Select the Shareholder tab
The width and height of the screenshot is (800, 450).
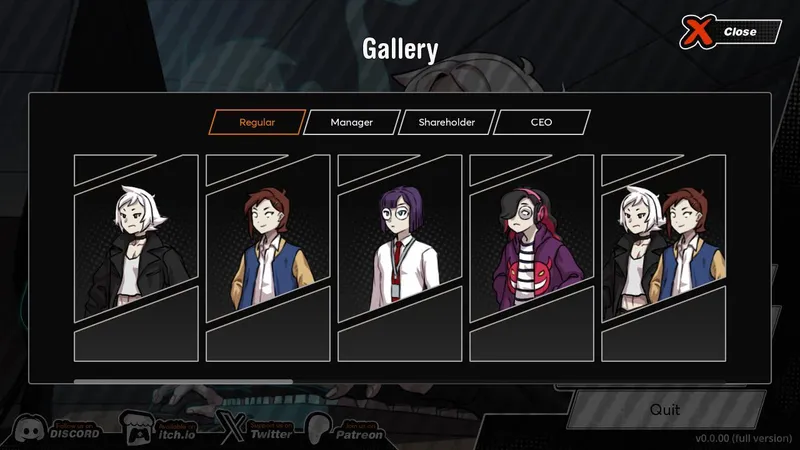446,123
